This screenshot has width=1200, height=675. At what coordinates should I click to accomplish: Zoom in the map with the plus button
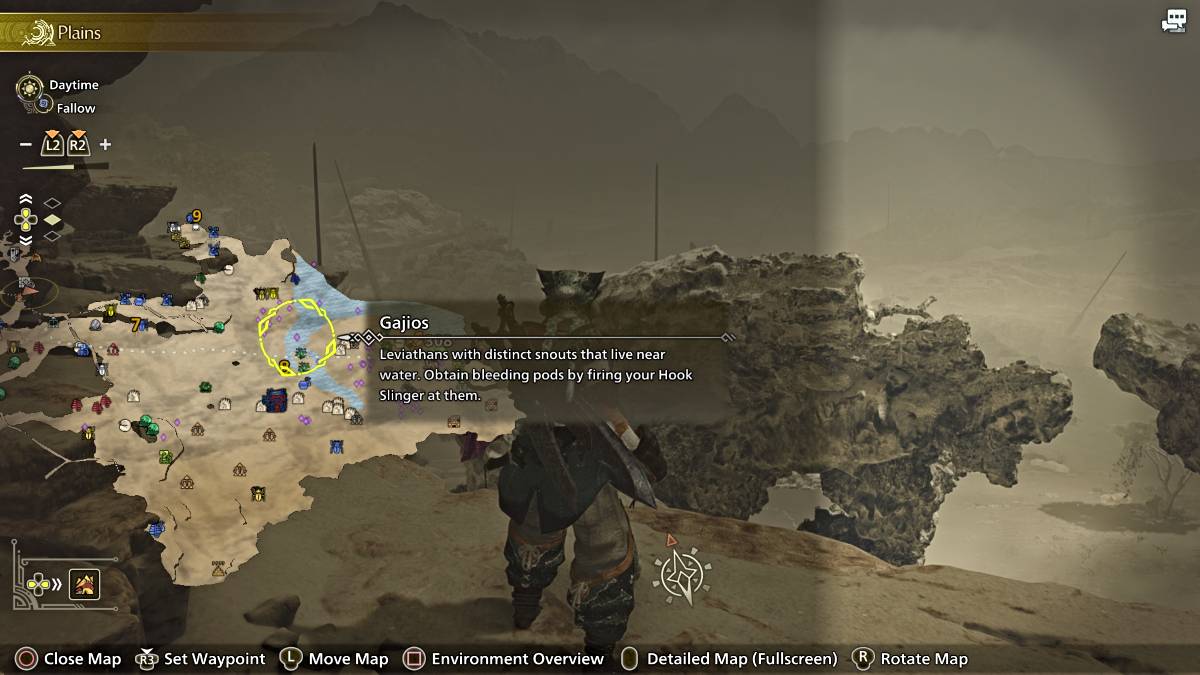(x=105, y=145)
